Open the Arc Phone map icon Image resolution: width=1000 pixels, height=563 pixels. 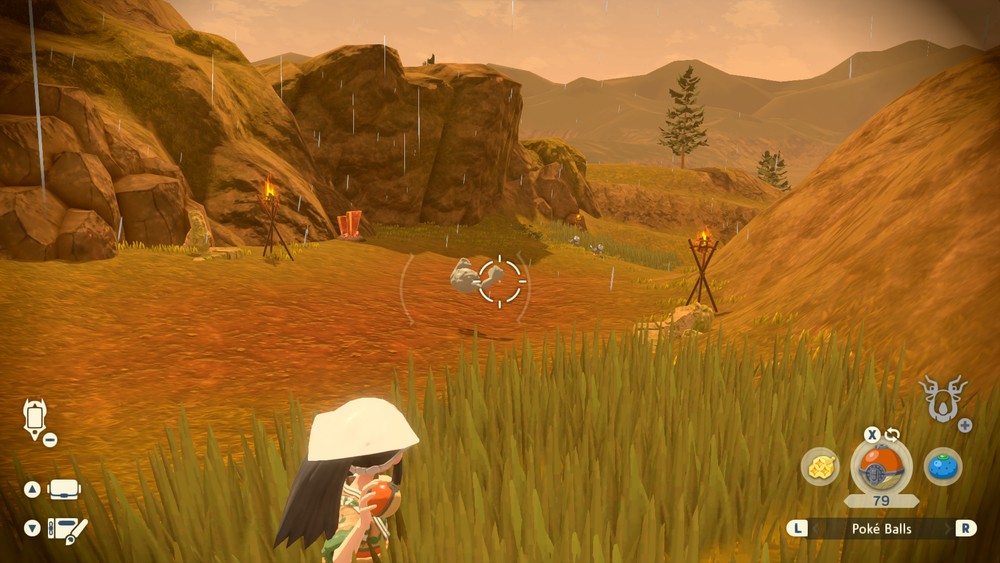point(35,418)
